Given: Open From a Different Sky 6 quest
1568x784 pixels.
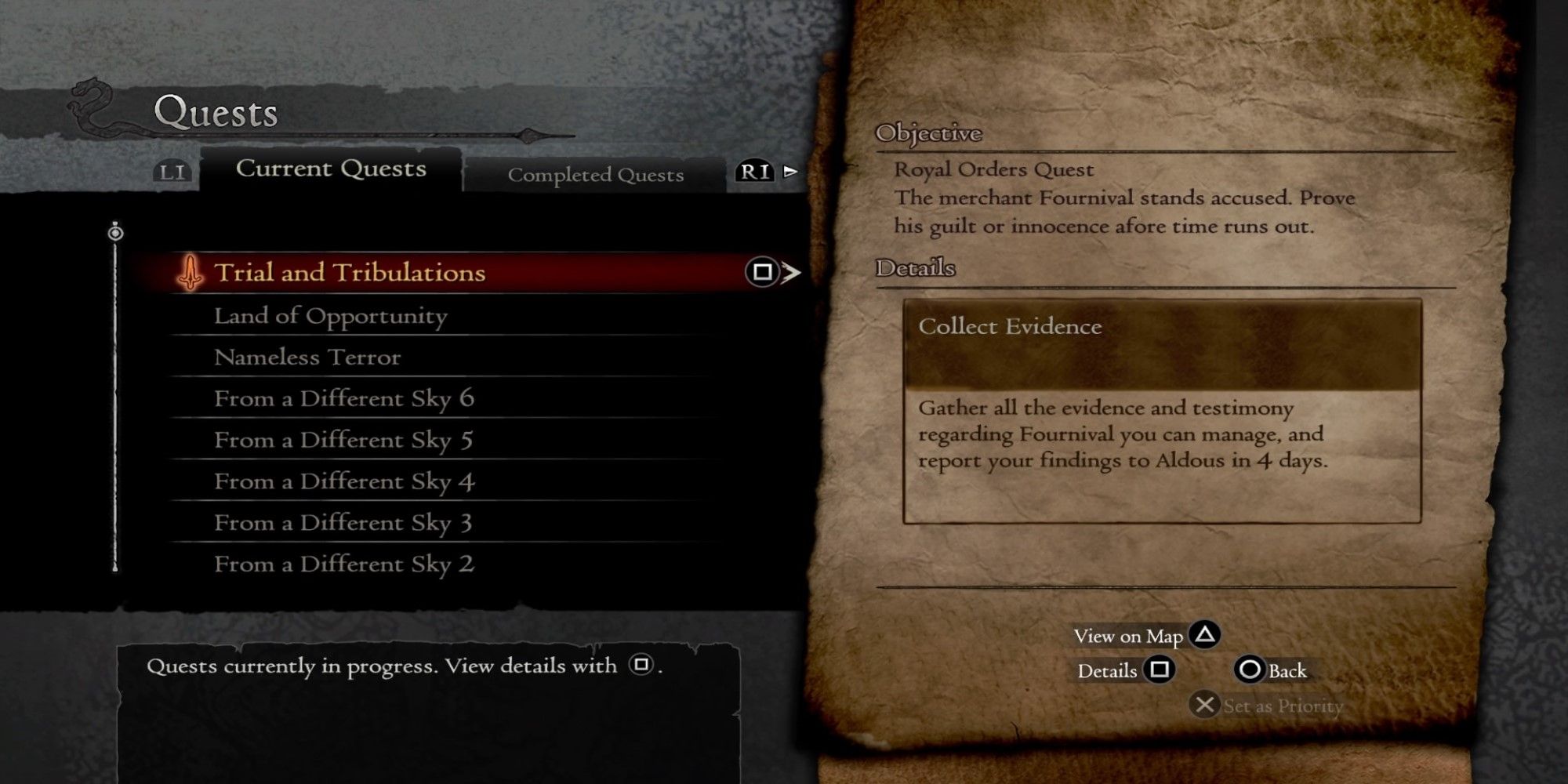Looking at the screenshot, I should click(343, 399).
